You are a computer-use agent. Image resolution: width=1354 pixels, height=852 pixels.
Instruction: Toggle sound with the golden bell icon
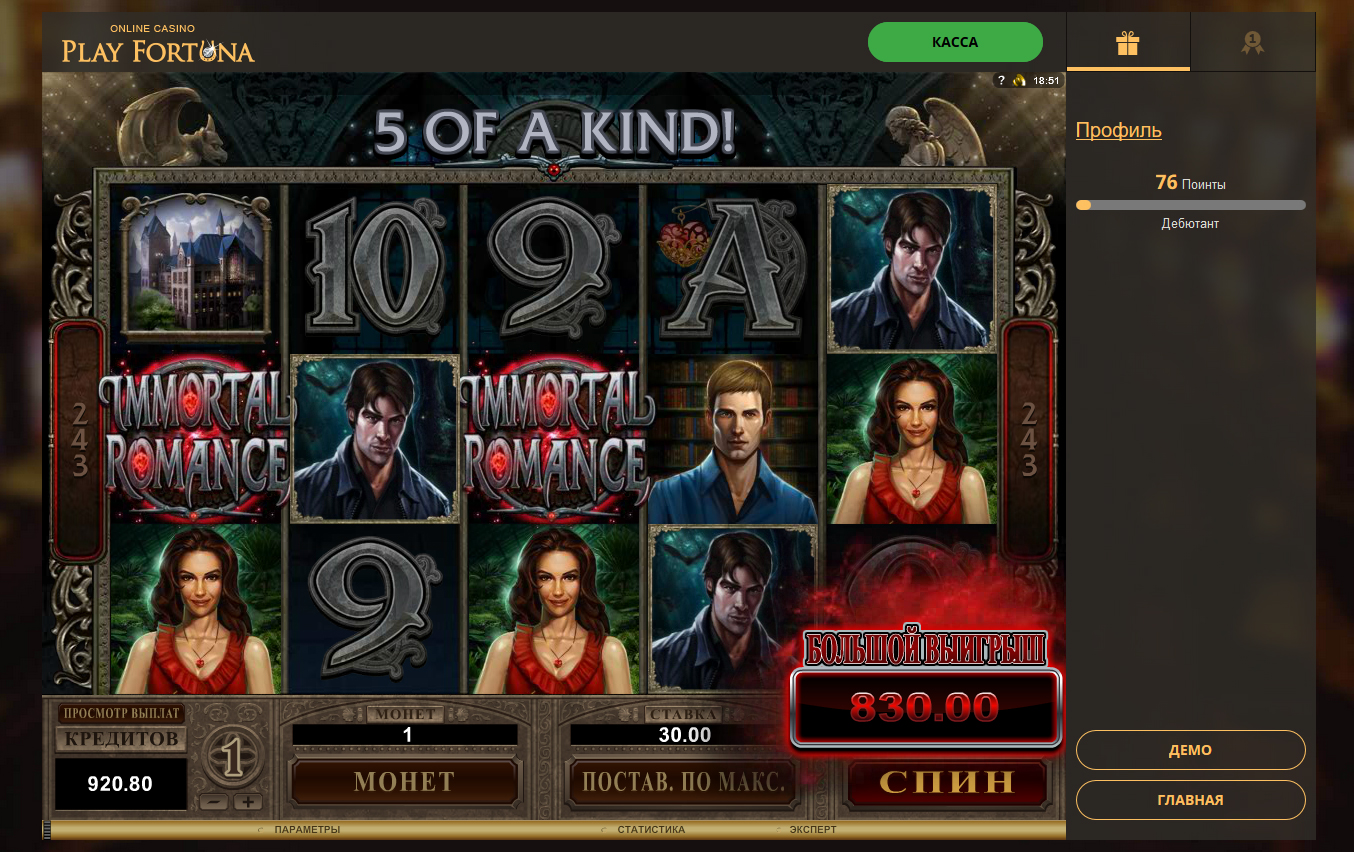click(x=1018, y=81)
